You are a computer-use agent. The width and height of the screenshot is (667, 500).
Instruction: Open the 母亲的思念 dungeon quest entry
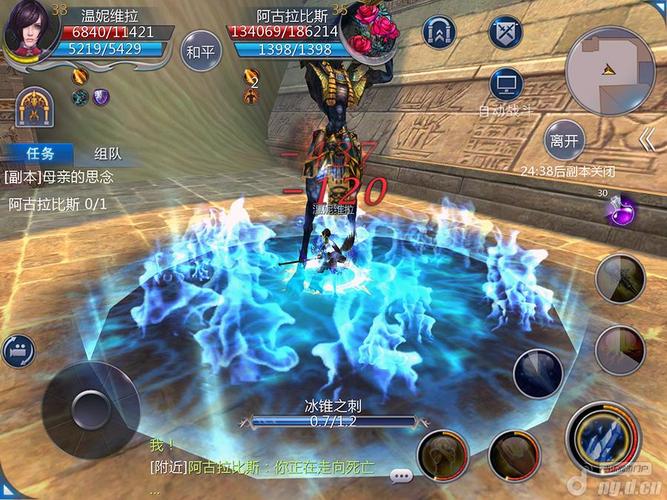coord(59,177)
